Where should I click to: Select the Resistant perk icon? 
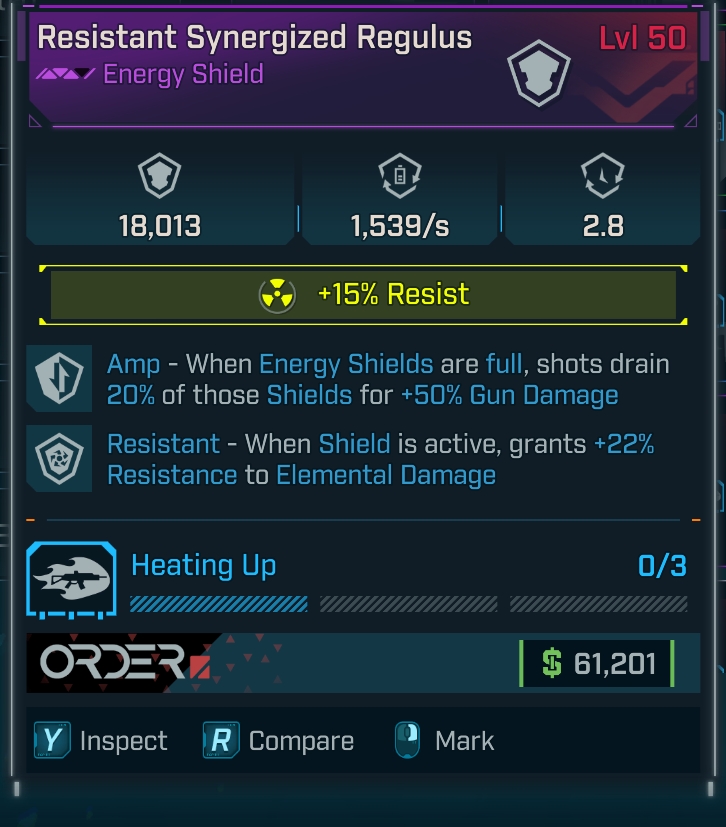[59, 459]
